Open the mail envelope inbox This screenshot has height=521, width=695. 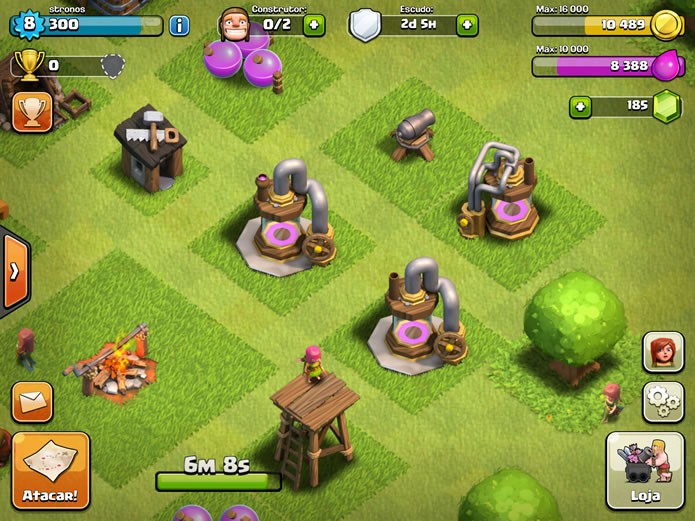pyautogui.click(x=32, y=402)
